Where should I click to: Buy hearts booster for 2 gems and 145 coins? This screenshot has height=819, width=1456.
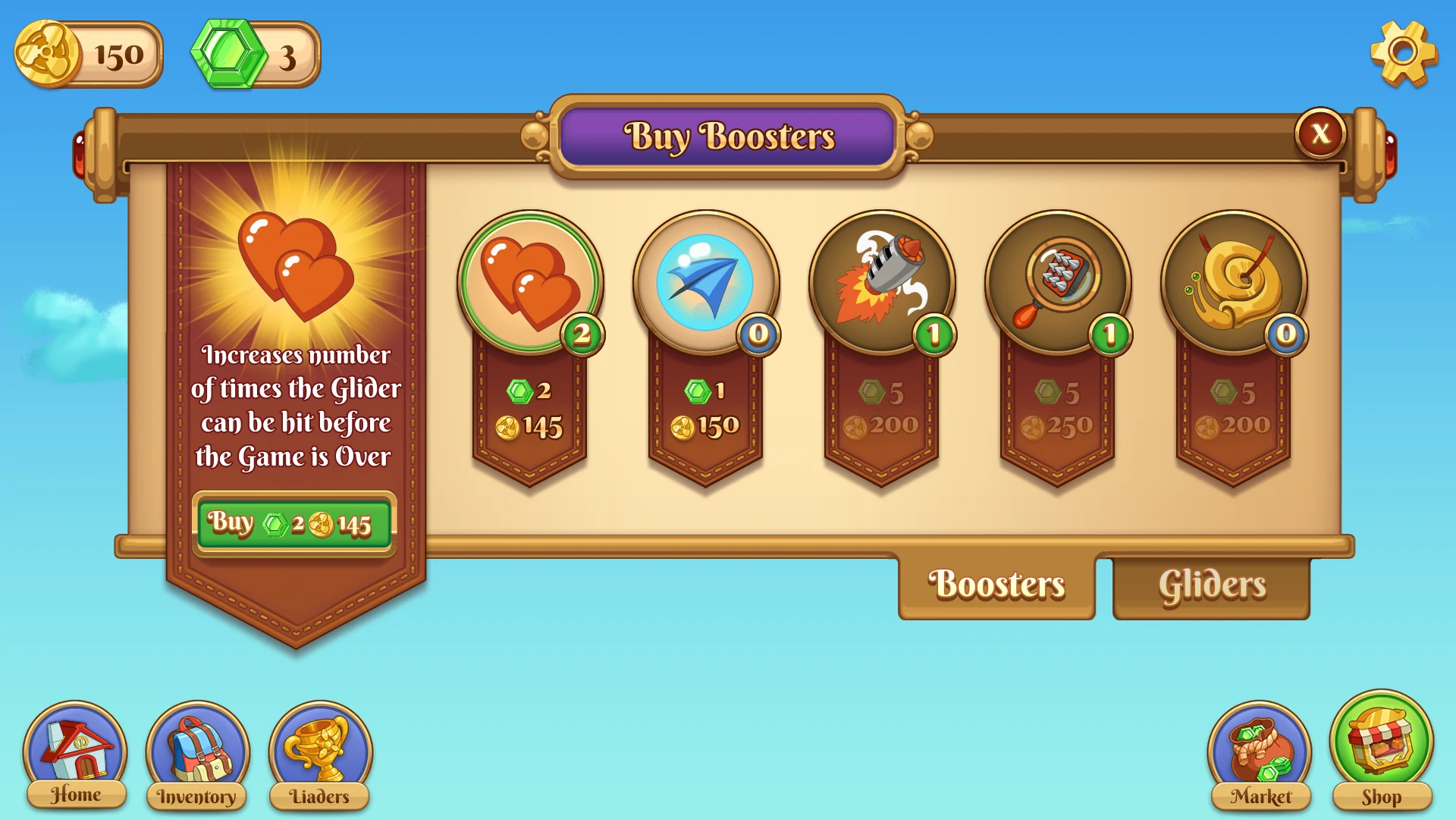(294, 524)
